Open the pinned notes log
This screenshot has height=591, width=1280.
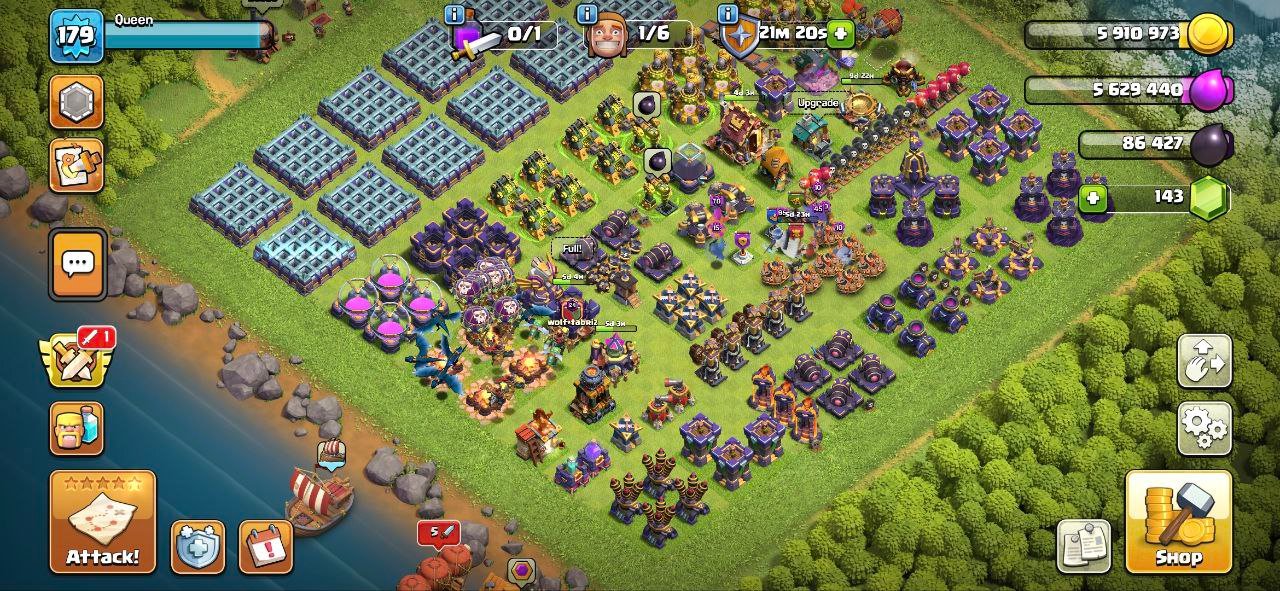(1083, 546)
